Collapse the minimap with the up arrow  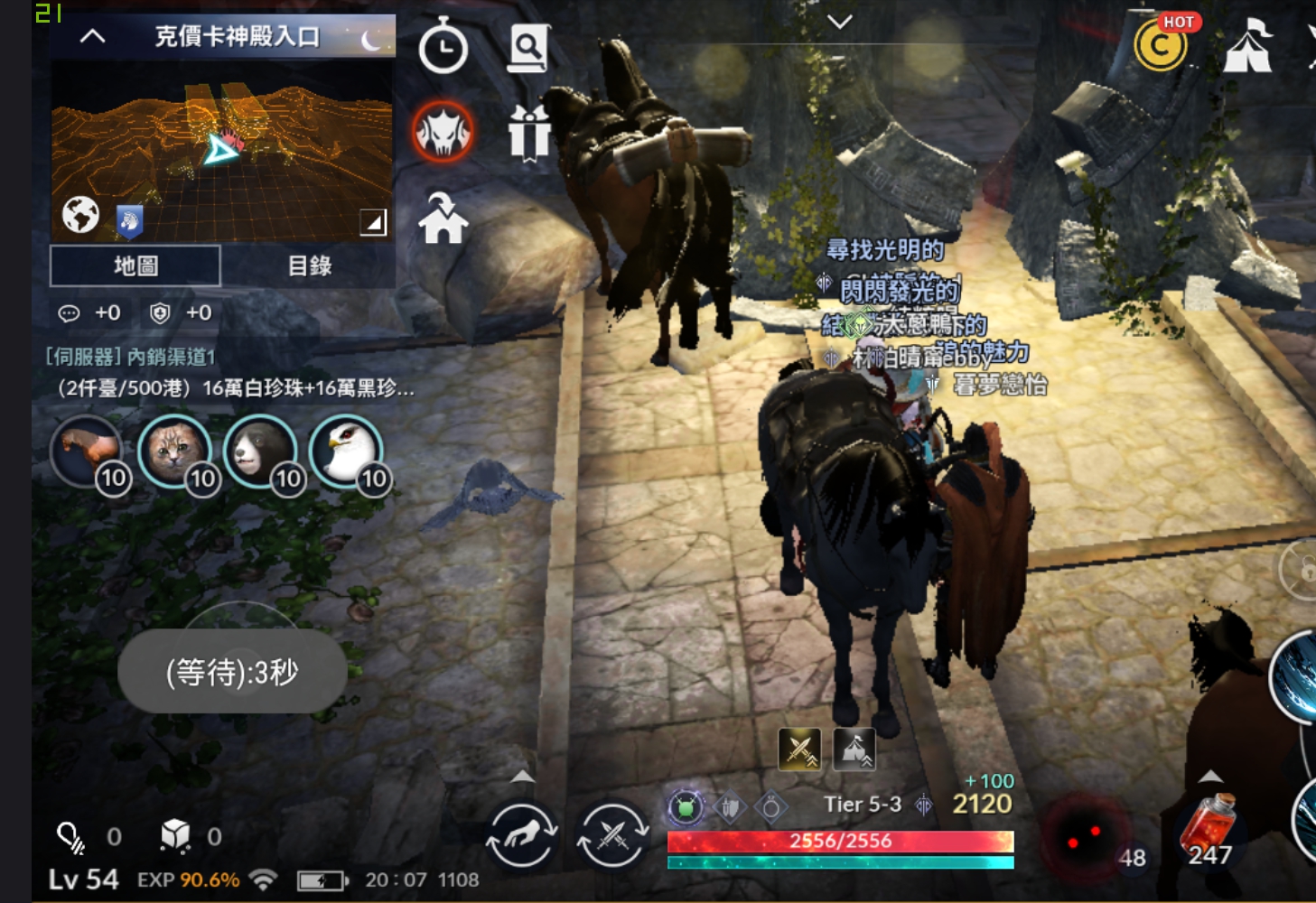click(92, 37)
